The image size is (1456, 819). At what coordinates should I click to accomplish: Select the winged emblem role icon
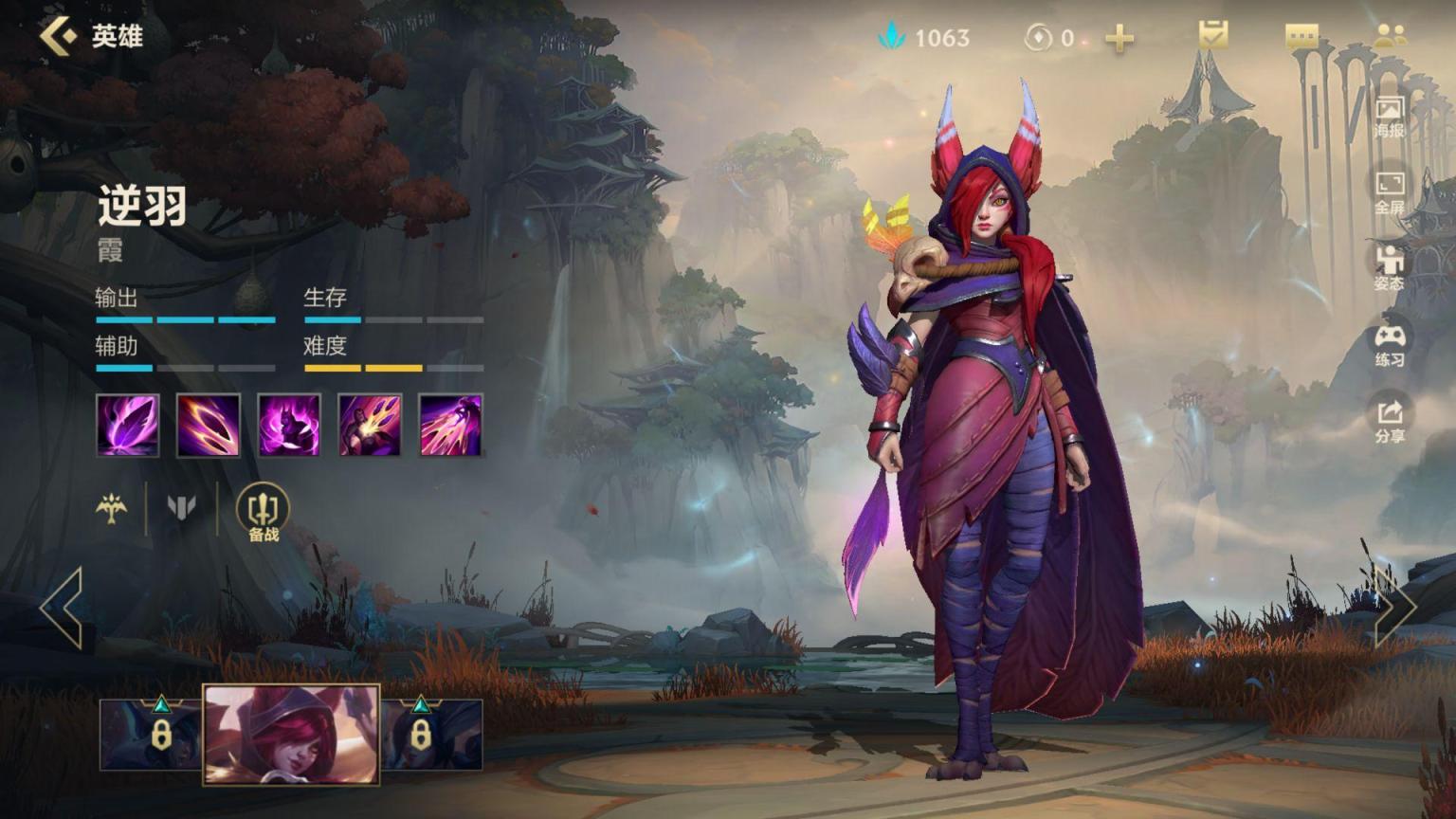click(112, 508)
